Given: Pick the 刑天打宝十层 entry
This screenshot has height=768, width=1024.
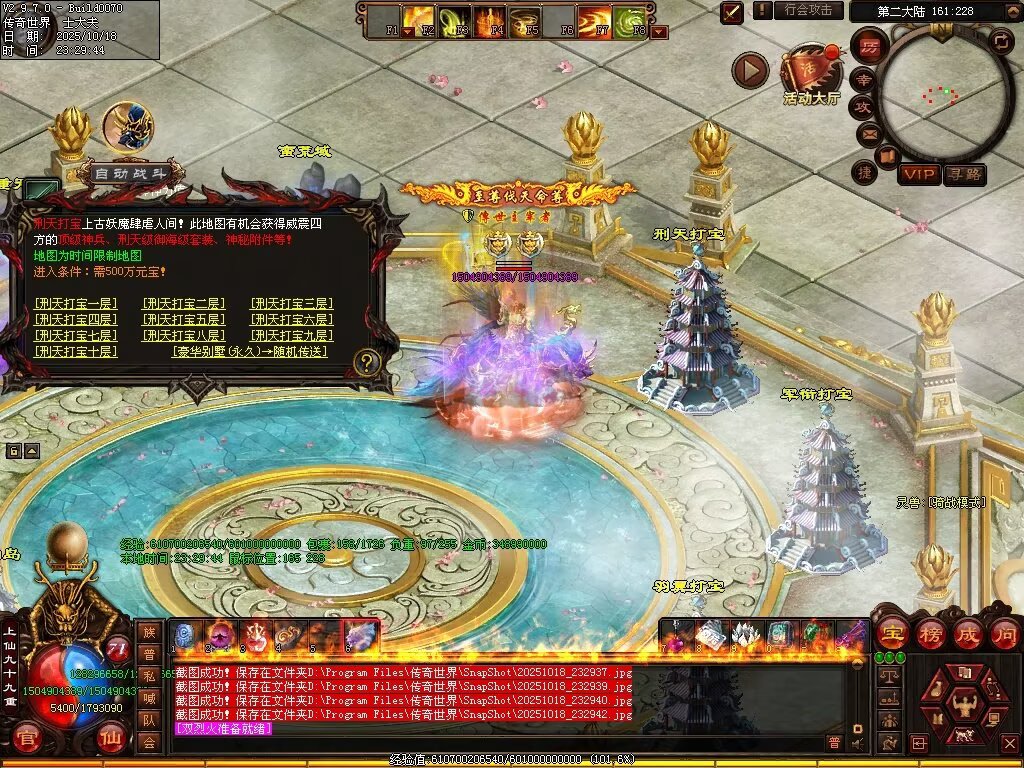Looking at the screenshot, I should (76, 352).
